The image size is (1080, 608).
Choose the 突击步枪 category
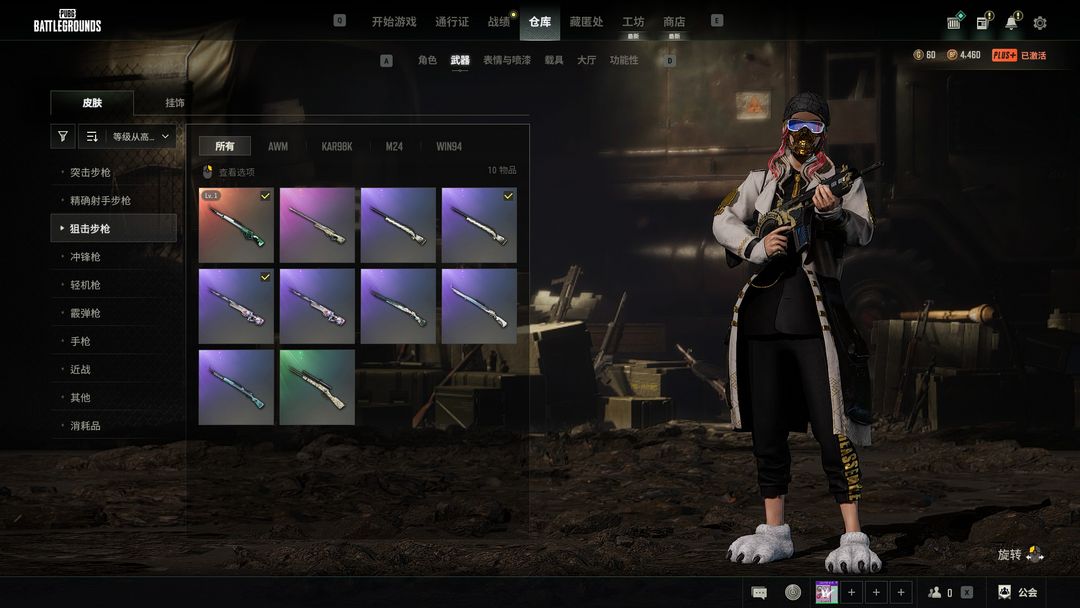pos(91,173)
